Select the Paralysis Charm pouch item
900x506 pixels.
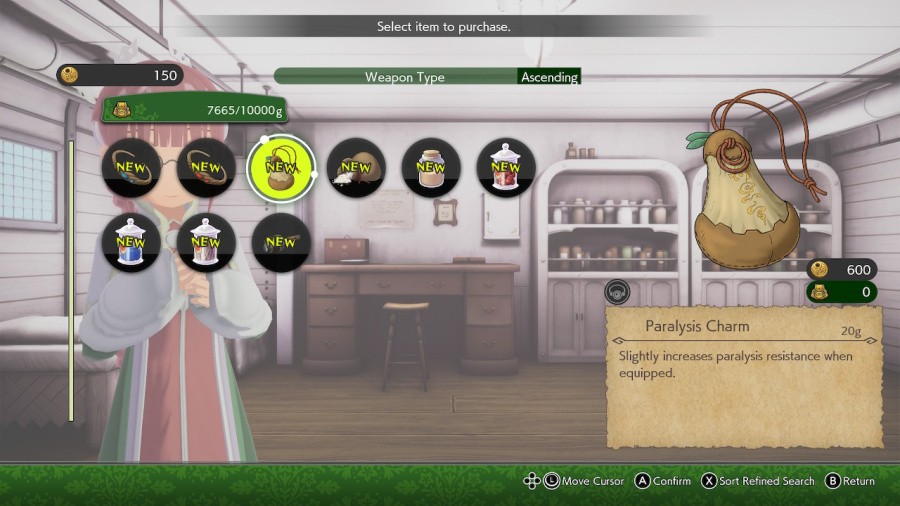(x=281, y=168)
